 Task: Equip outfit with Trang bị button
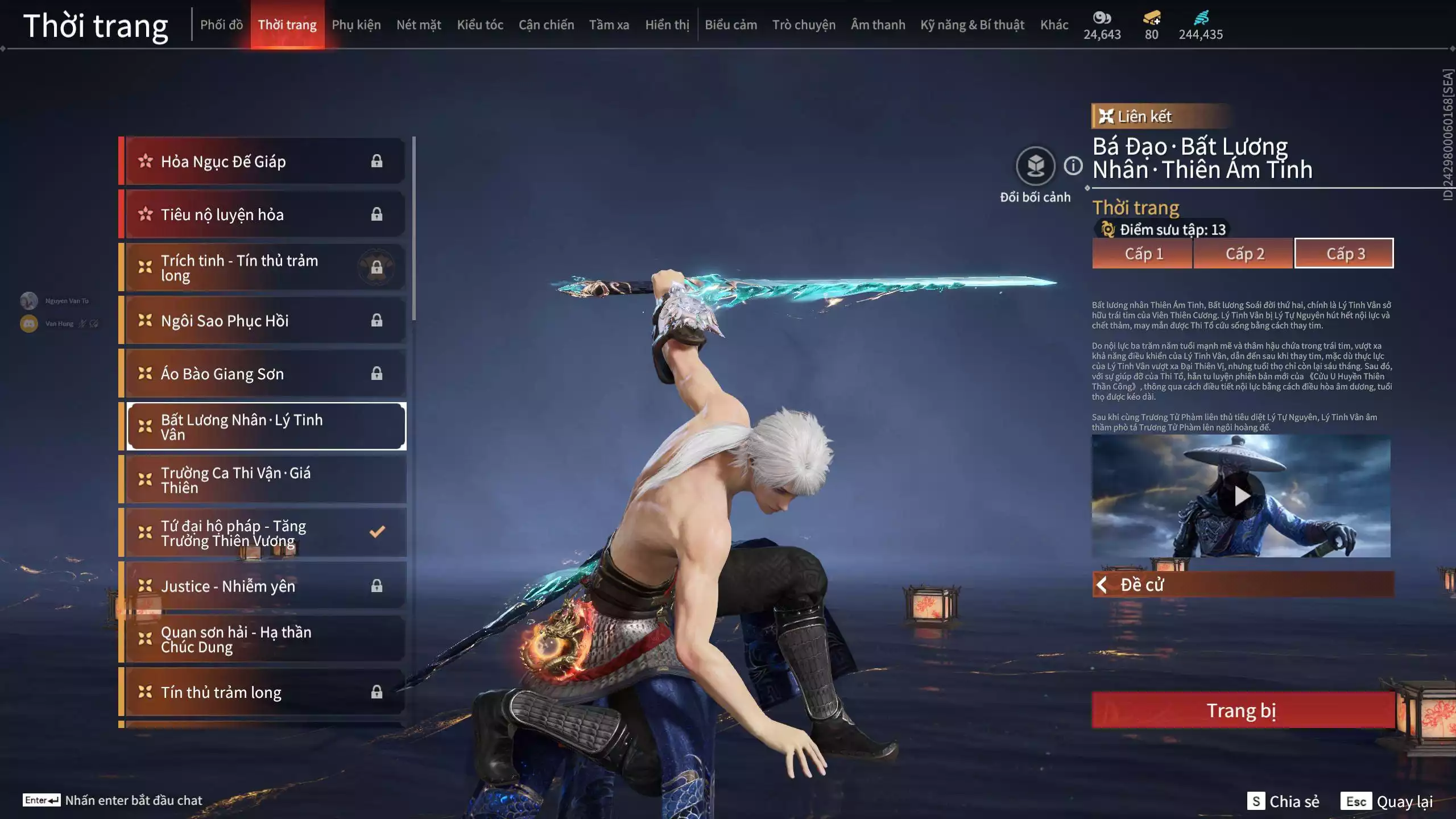click(1243, 710)
